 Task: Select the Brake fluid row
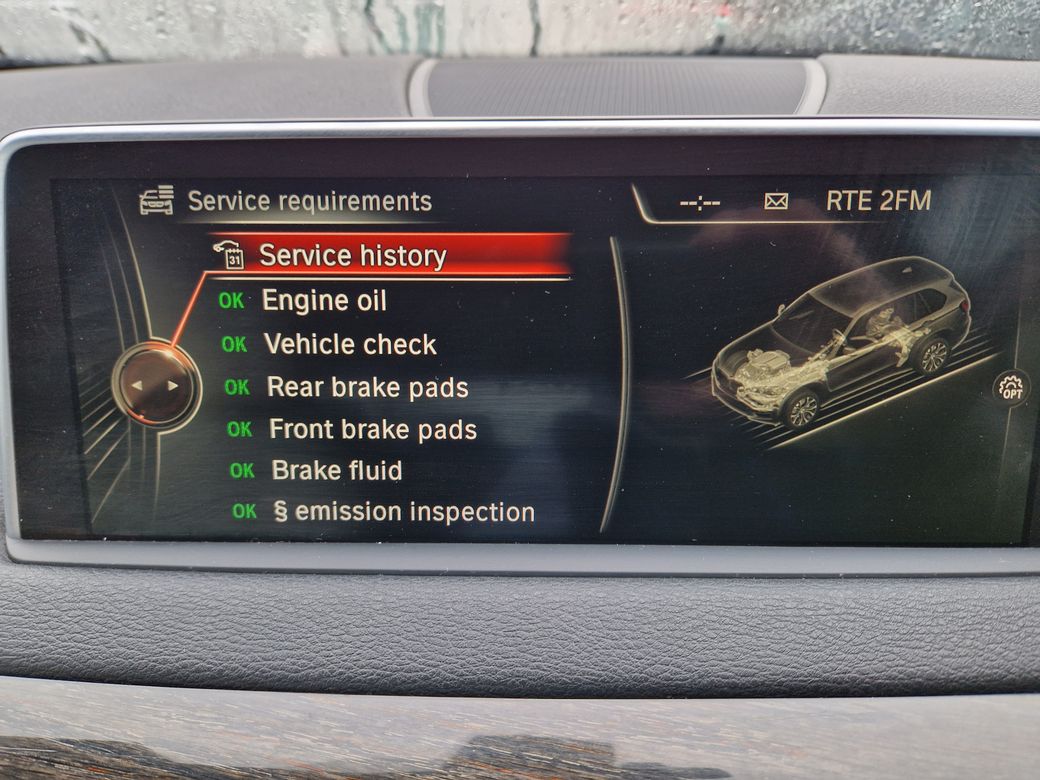pyautogui.click(x=336, y=471)
